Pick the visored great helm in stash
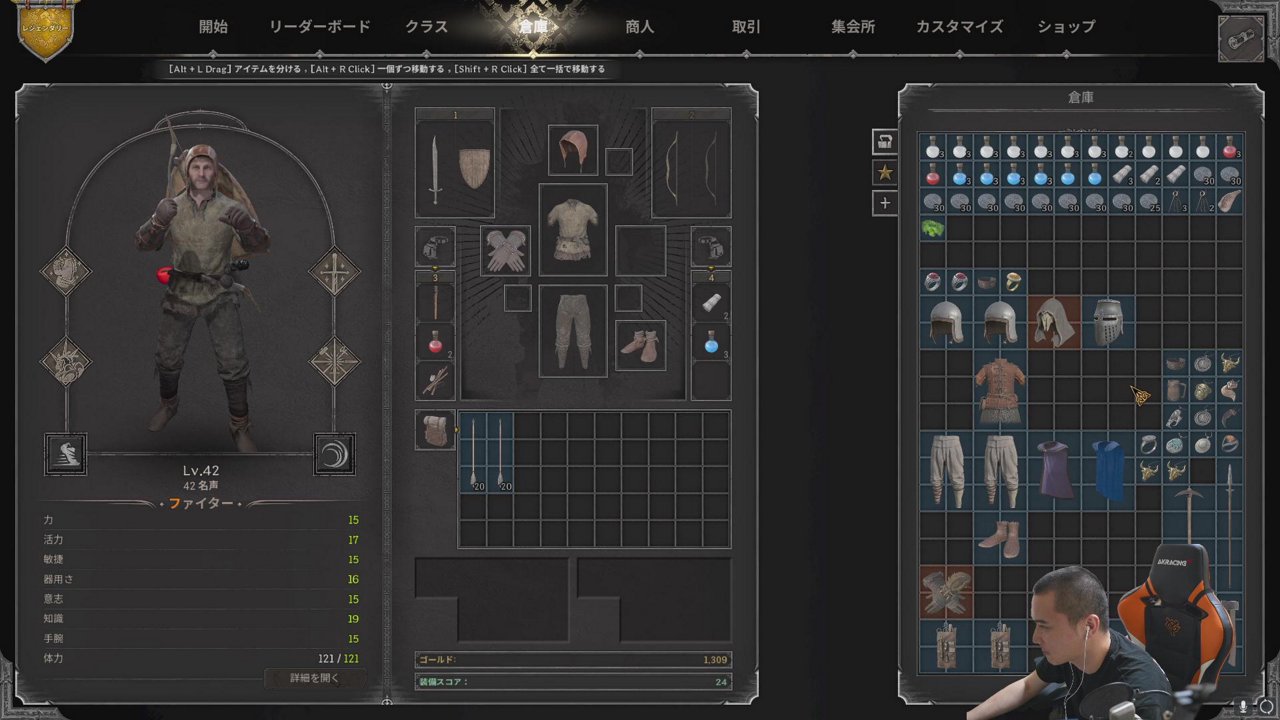This screenshot has width=1280, height=720. coord(1108,322)
